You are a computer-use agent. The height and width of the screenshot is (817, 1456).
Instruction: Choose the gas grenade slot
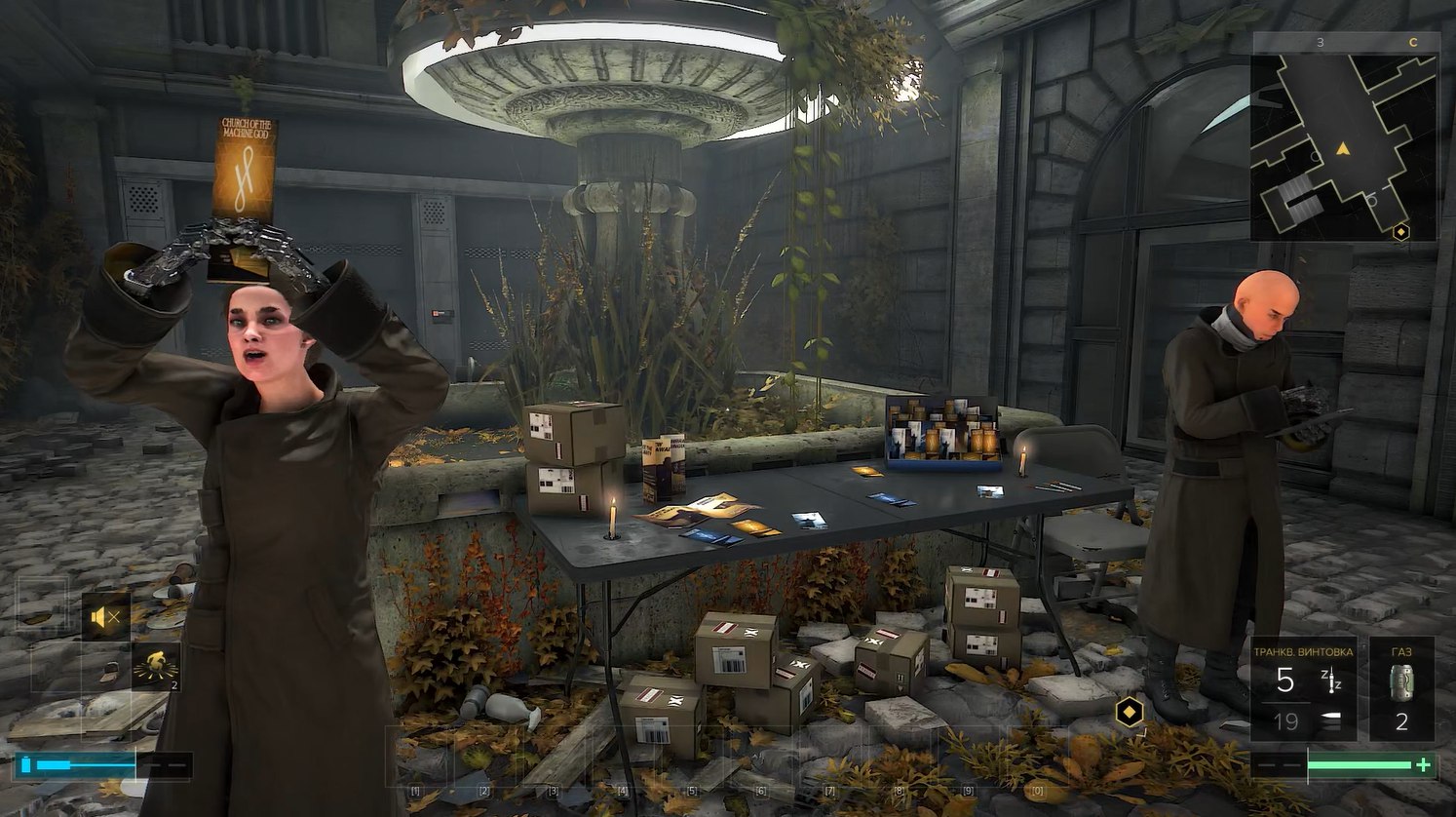(1401, 690)
